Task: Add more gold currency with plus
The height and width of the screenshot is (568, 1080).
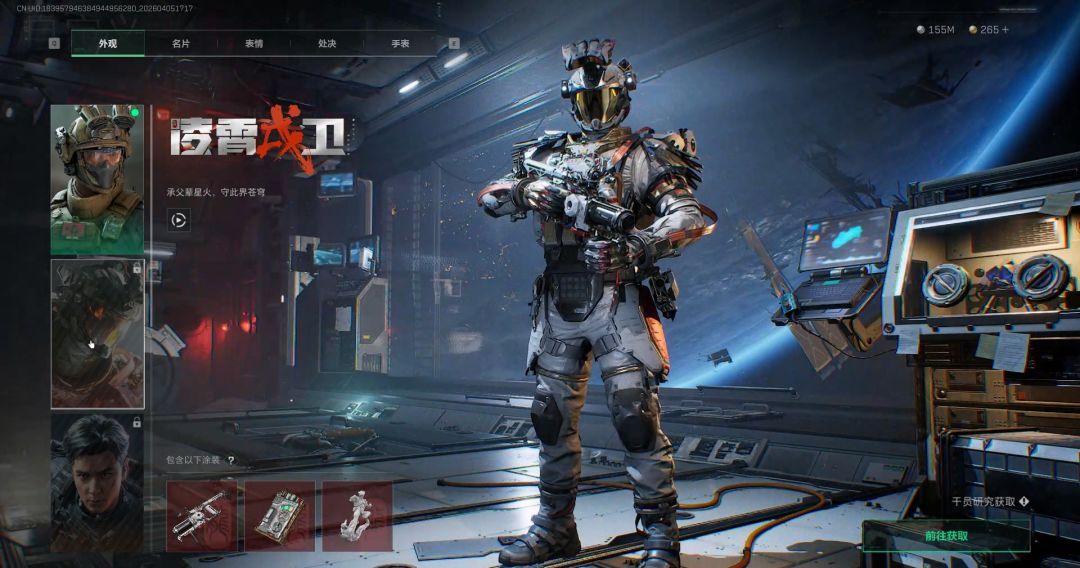Action: pyautogui.click(x=1005, y=30)
